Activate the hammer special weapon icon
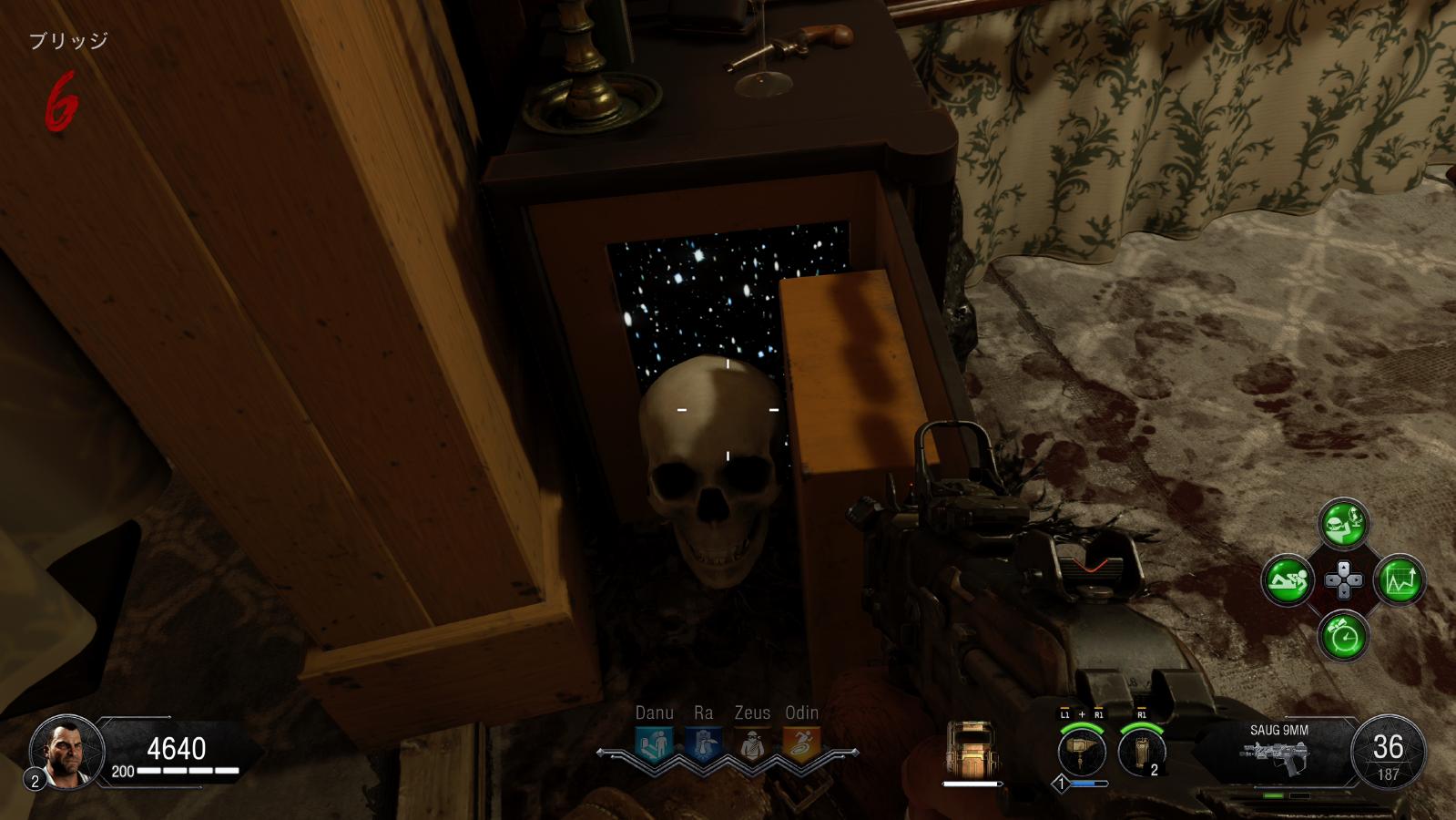Viewport: 1456px width, 820px height. click(1082, 752)
